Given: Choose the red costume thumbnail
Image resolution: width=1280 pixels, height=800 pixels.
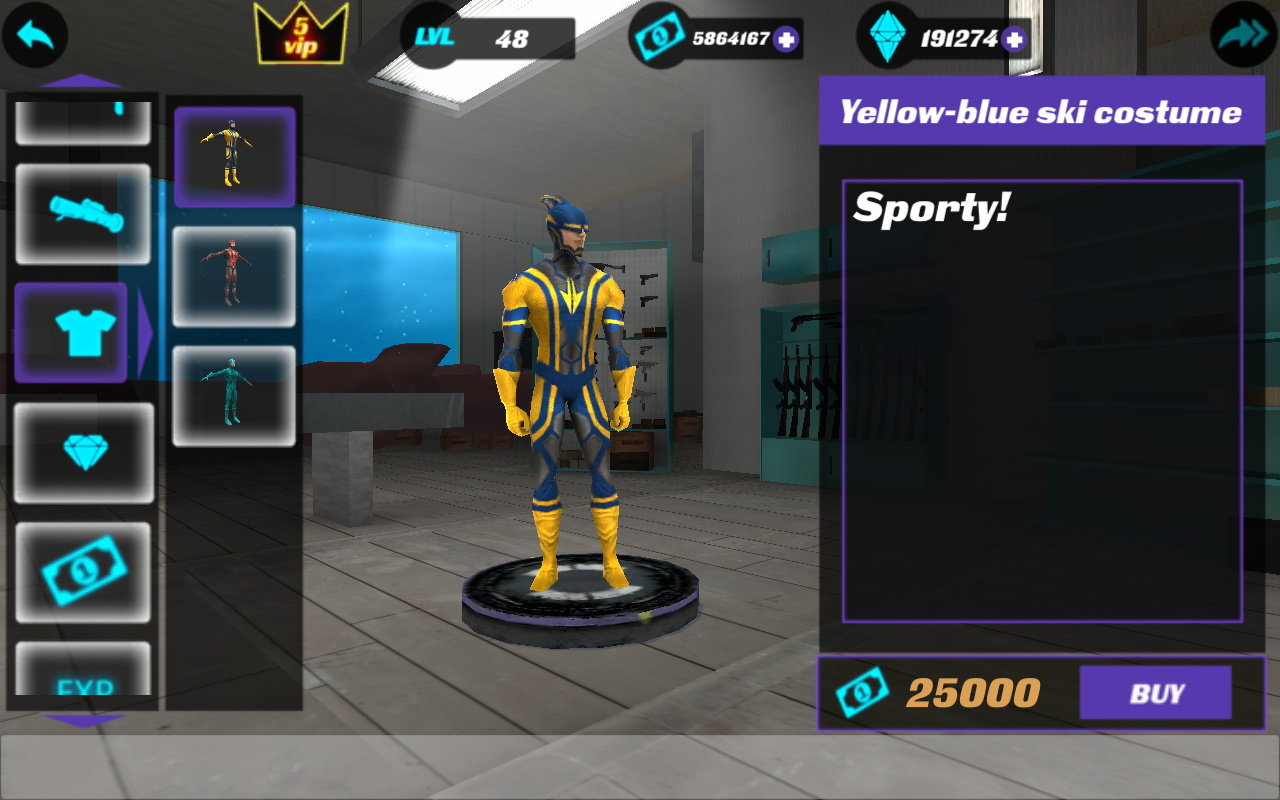Looking at the screenshot, I should pyautogui.click(x=234, y=276).
